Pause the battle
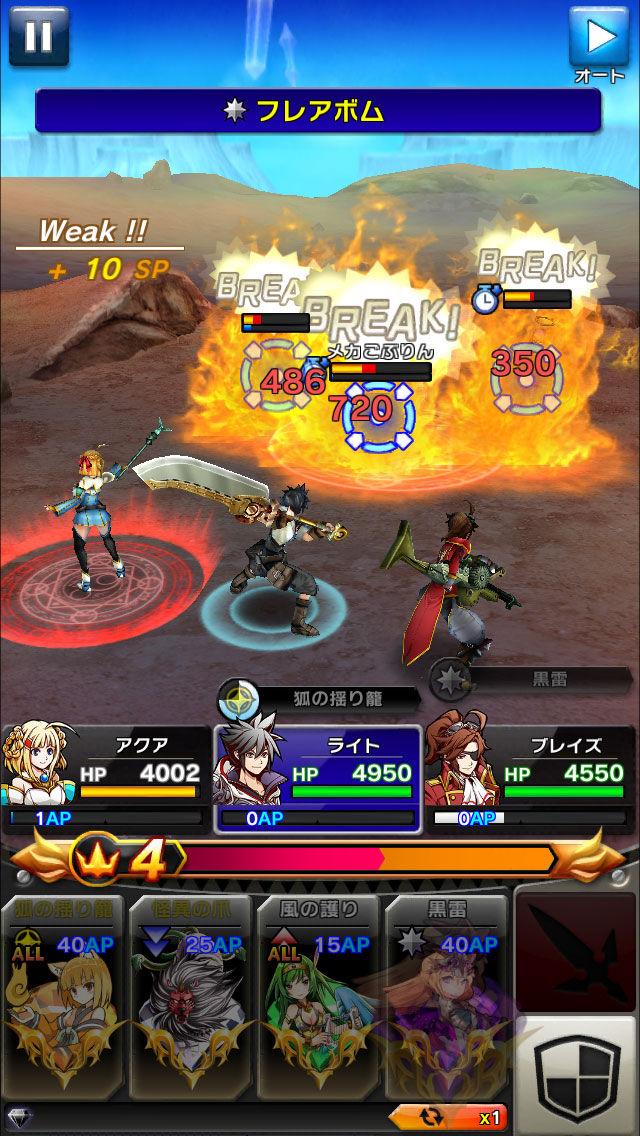 pos(38,35)
